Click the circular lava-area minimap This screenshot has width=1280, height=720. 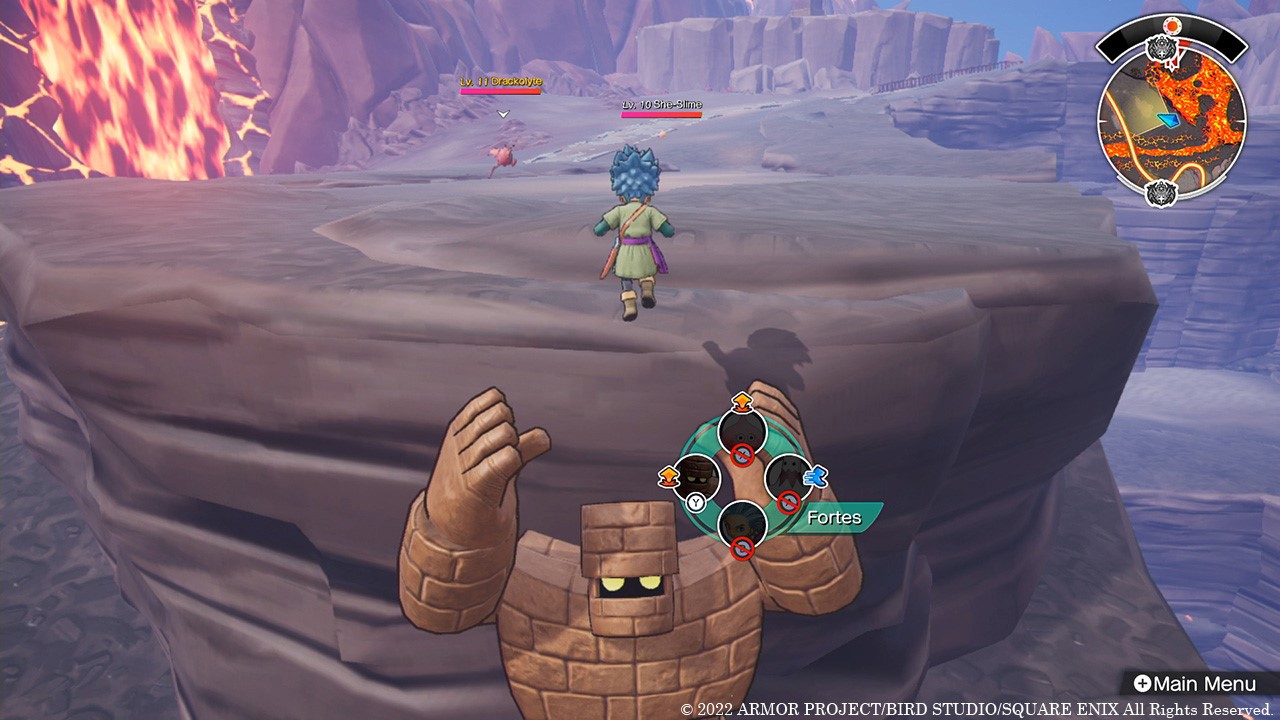(x=1172, y=122)
